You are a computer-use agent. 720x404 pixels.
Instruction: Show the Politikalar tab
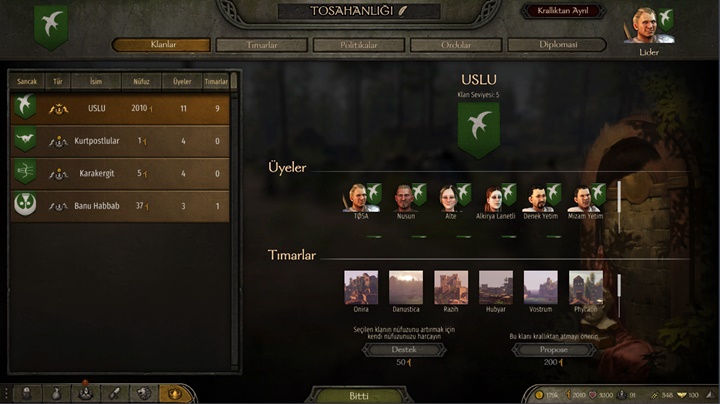coord(359,45)
